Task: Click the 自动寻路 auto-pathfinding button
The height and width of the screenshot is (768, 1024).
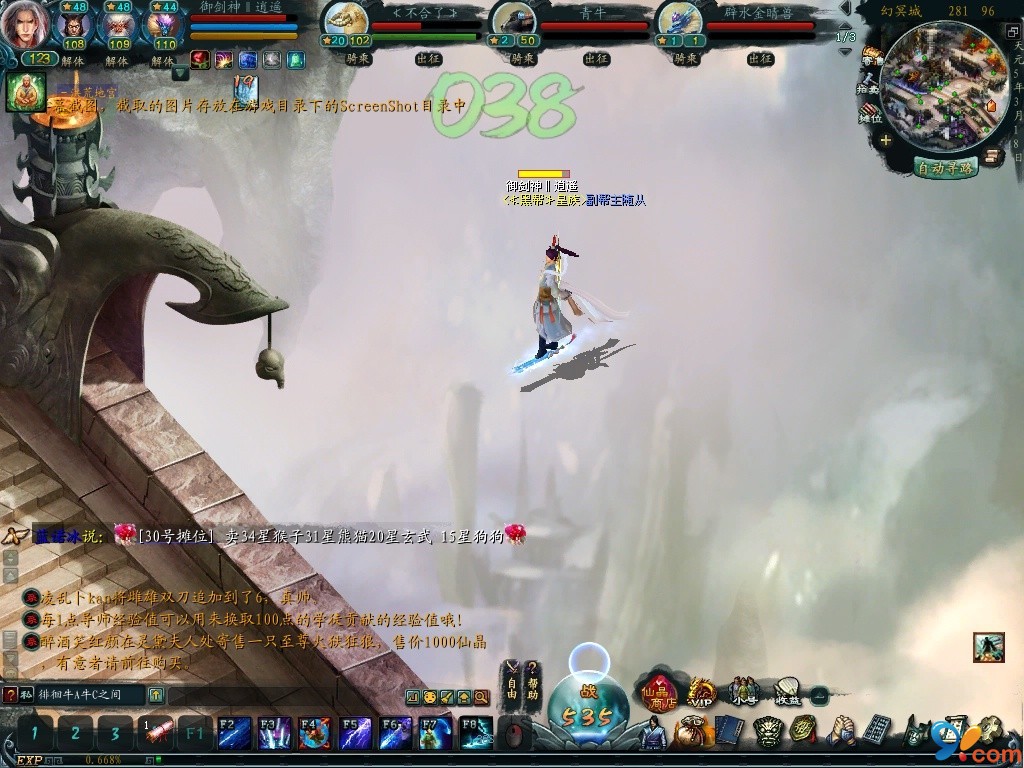Action: [x=945, y=168]
